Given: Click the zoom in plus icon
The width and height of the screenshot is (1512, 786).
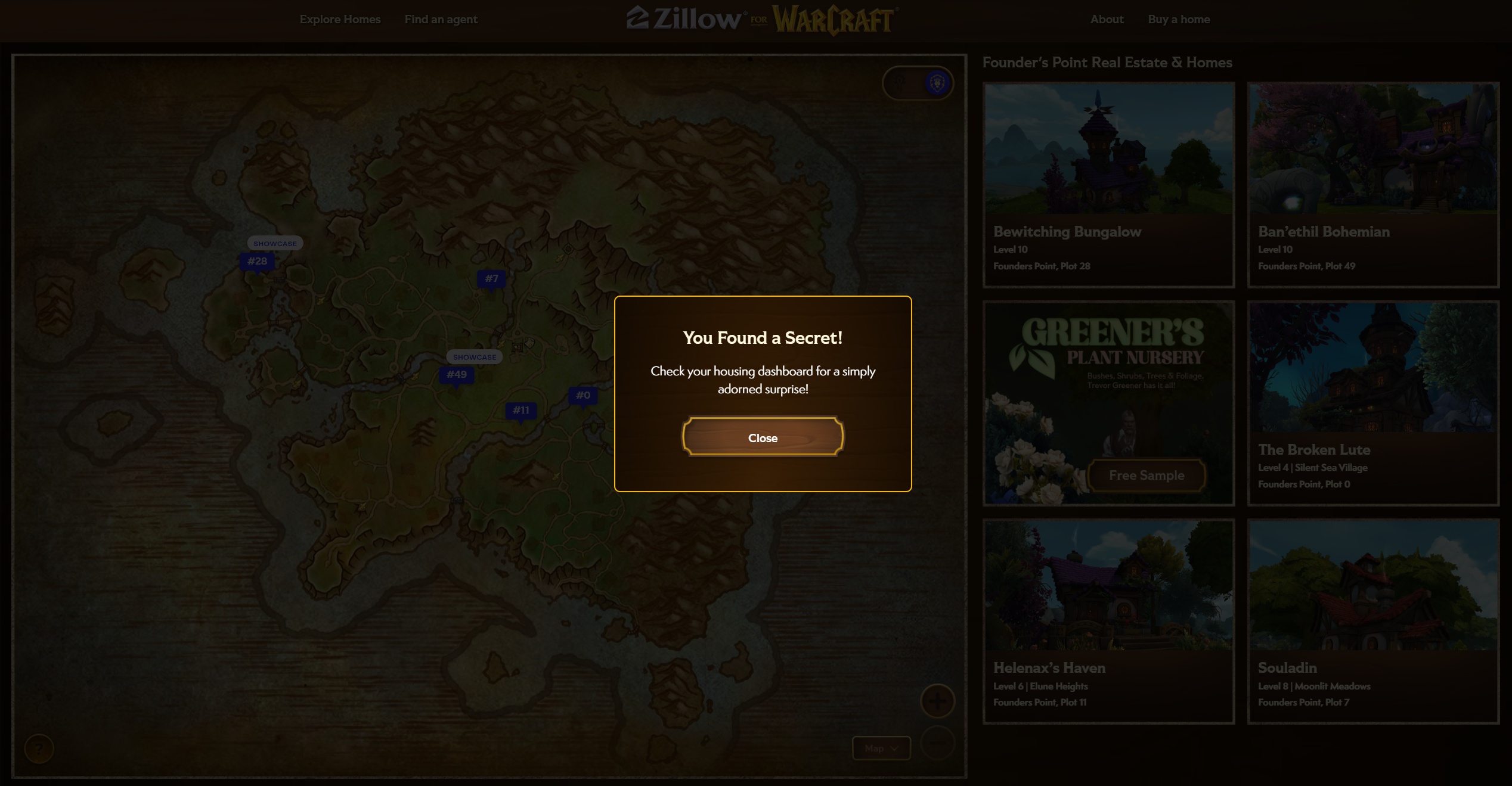Looking at the screenshot, I should click(937, 701).
